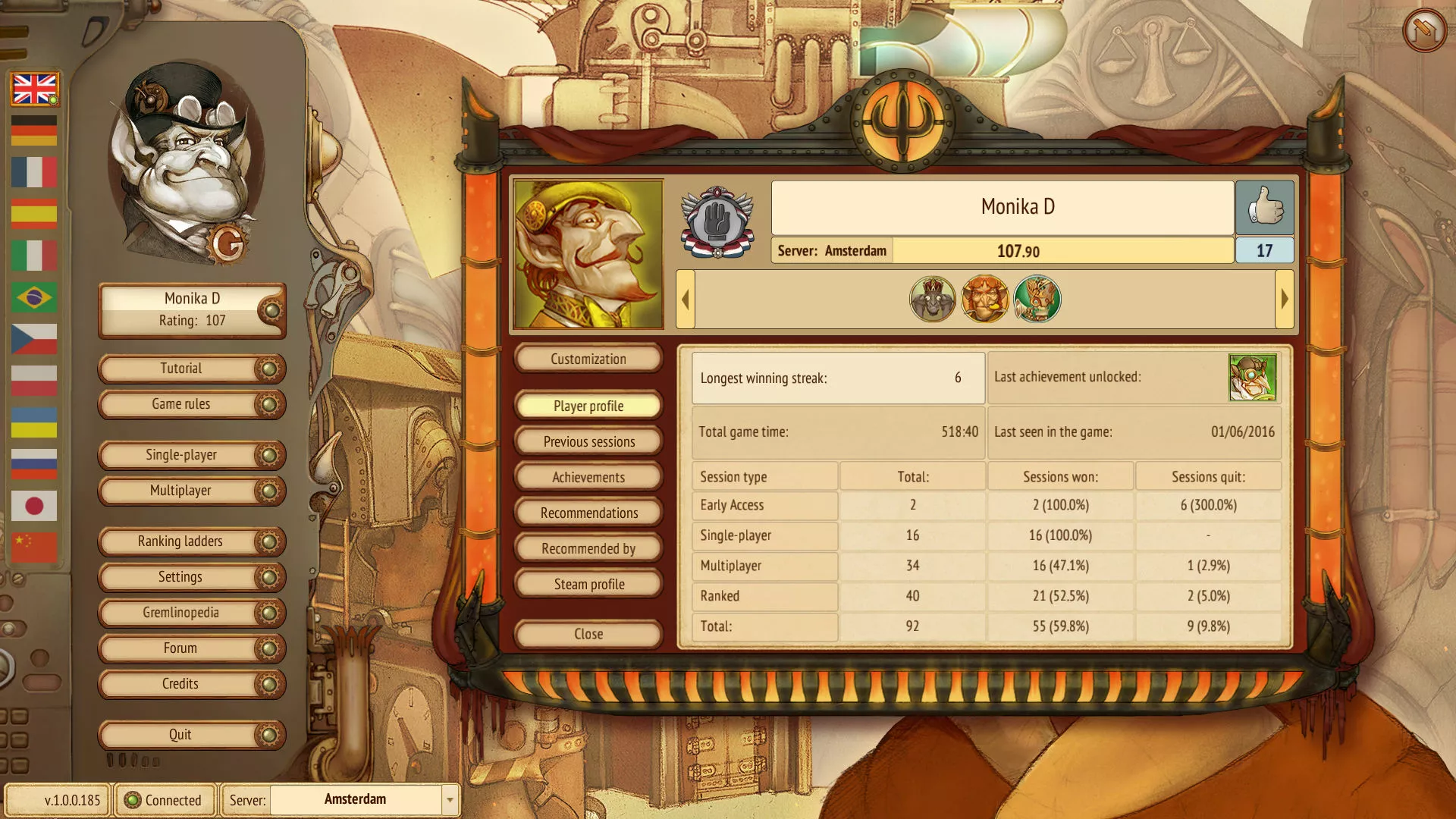
Task: Choose the Multiplayer menu entry
Action: pyautogui.click(x=182, y=491)
